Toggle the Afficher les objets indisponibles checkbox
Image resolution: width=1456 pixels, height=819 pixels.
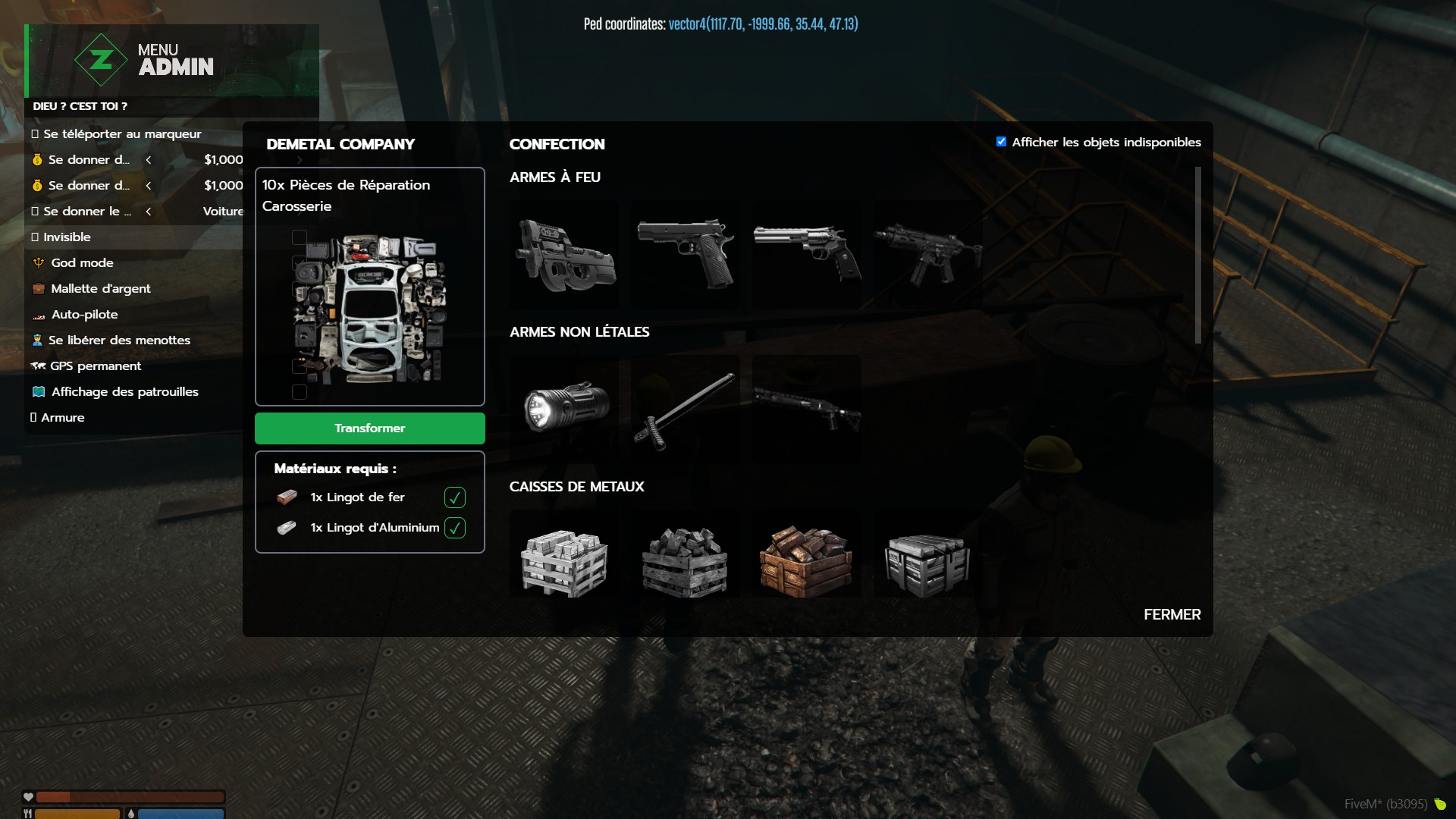(1001, 142)
